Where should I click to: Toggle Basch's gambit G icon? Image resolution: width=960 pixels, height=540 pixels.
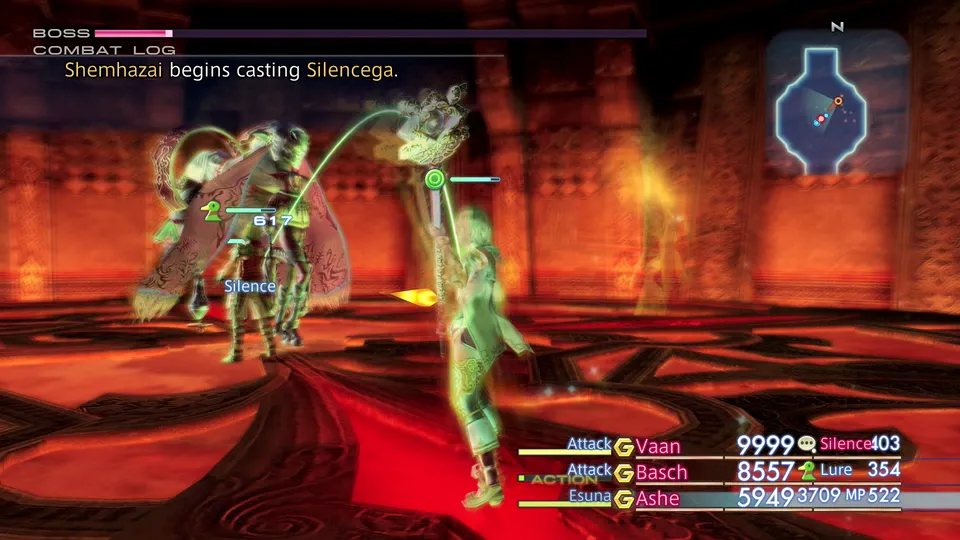click(624, 472)
